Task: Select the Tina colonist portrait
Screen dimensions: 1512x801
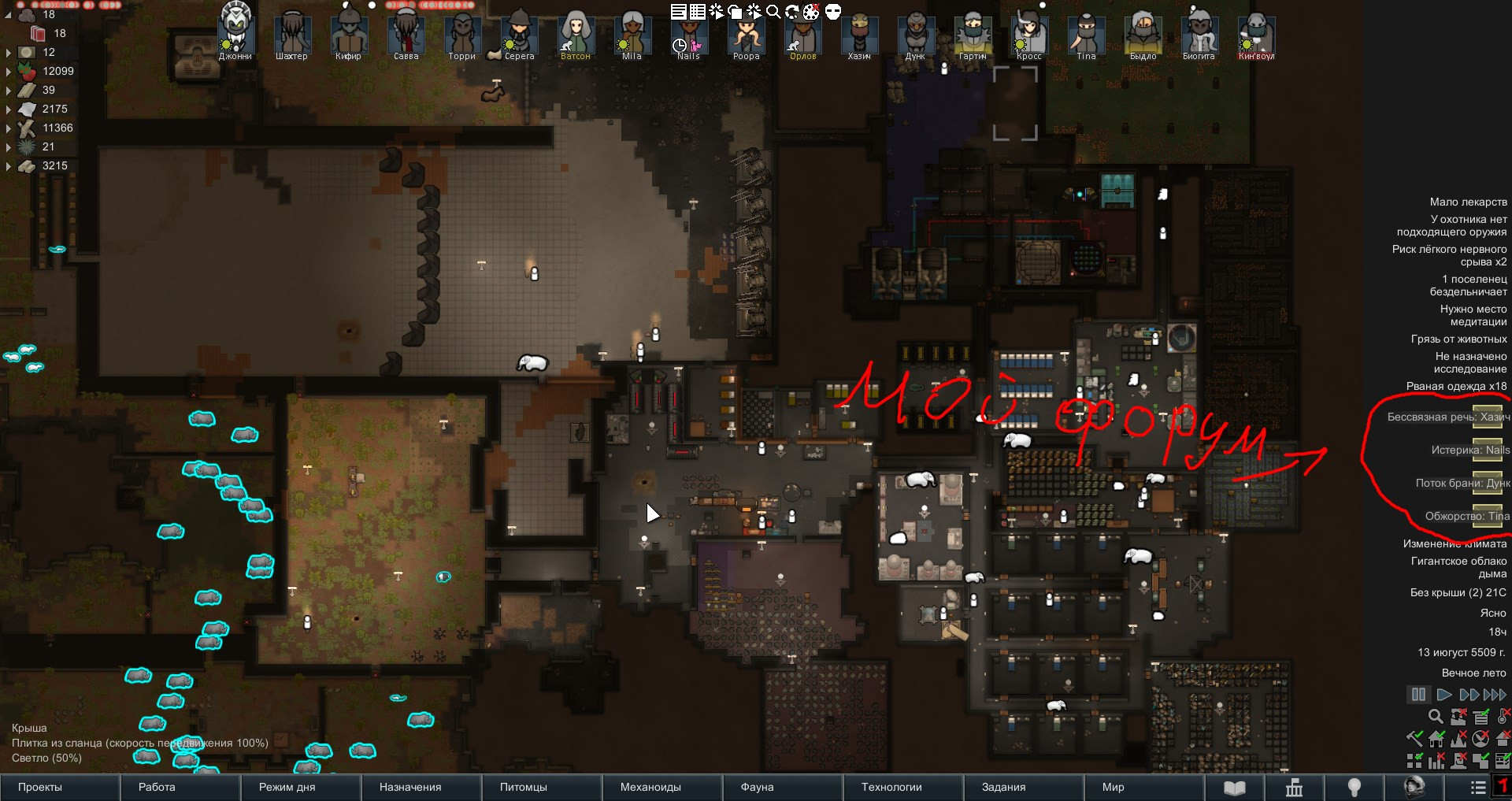Action: click(x=1086, y=35)
